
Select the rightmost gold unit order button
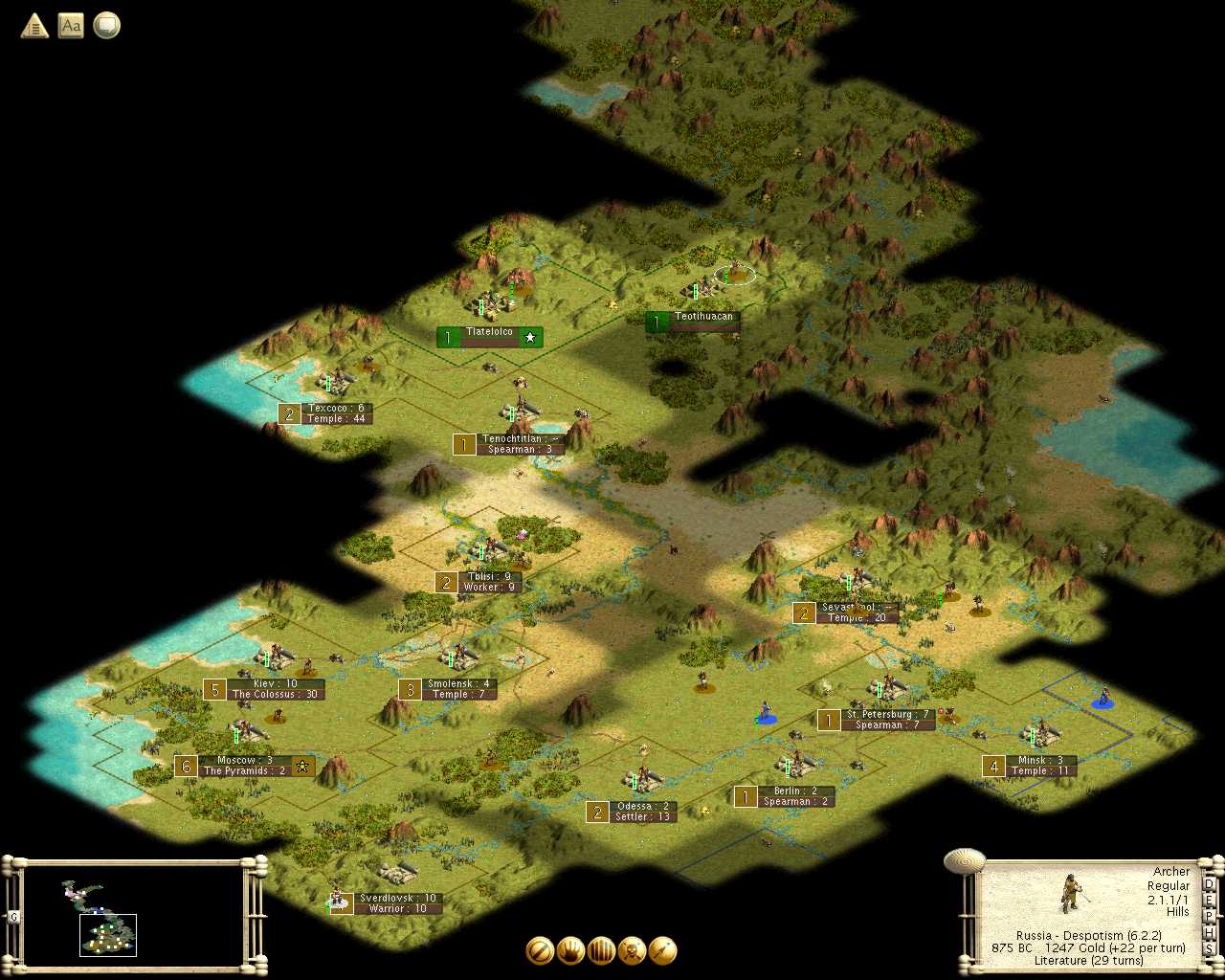[662, 950]
